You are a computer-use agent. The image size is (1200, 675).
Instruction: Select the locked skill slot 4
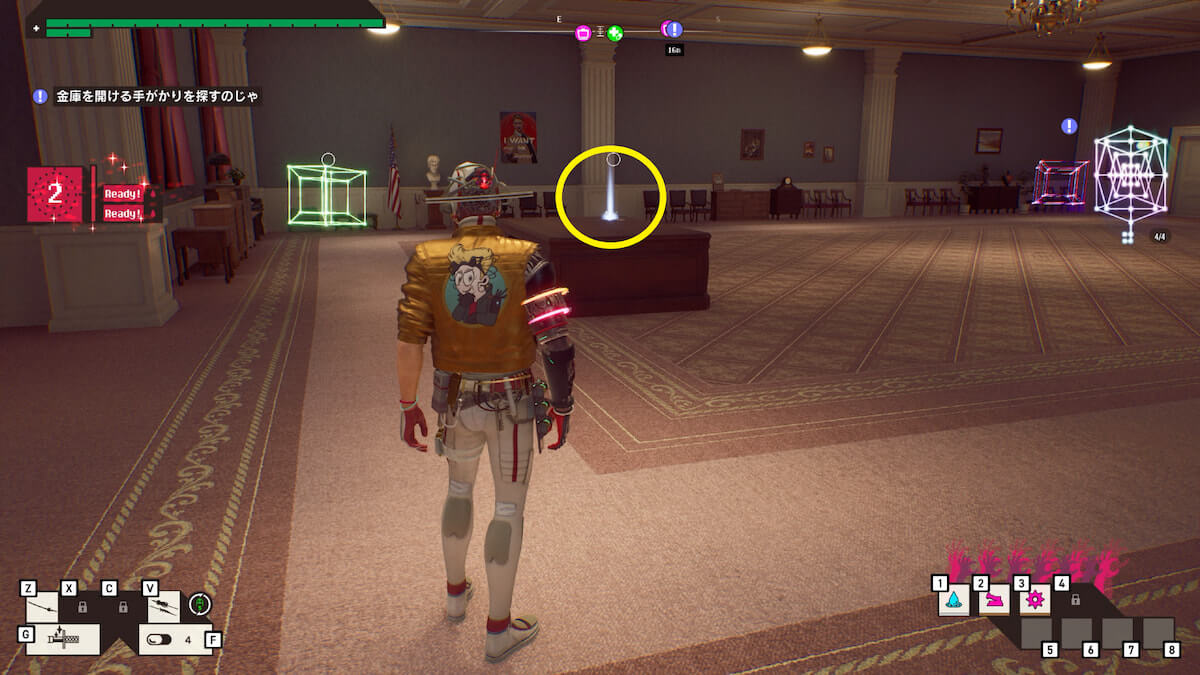point(1075,600)
